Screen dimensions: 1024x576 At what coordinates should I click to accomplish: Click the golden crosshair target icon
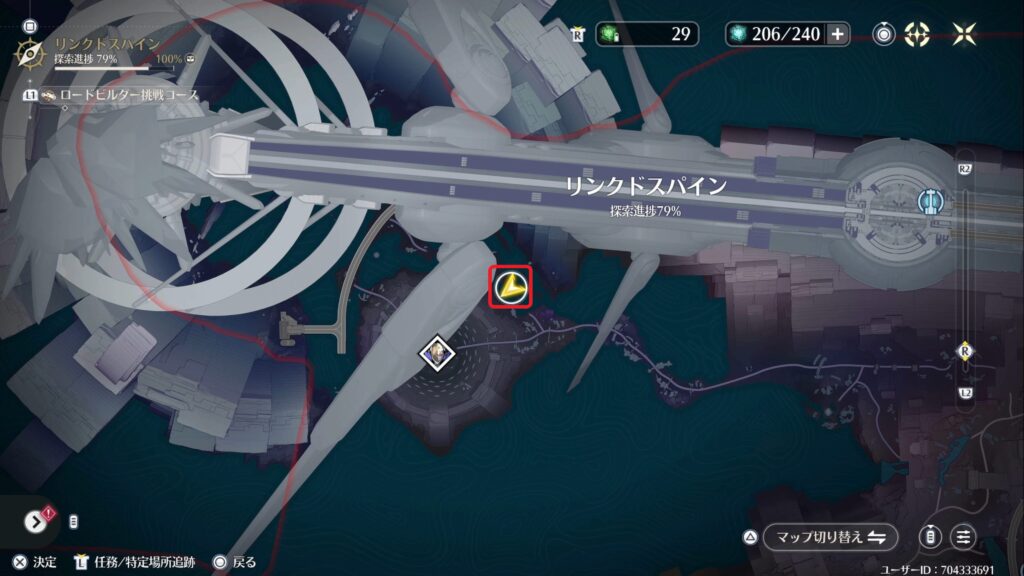(x=917, y=34)
